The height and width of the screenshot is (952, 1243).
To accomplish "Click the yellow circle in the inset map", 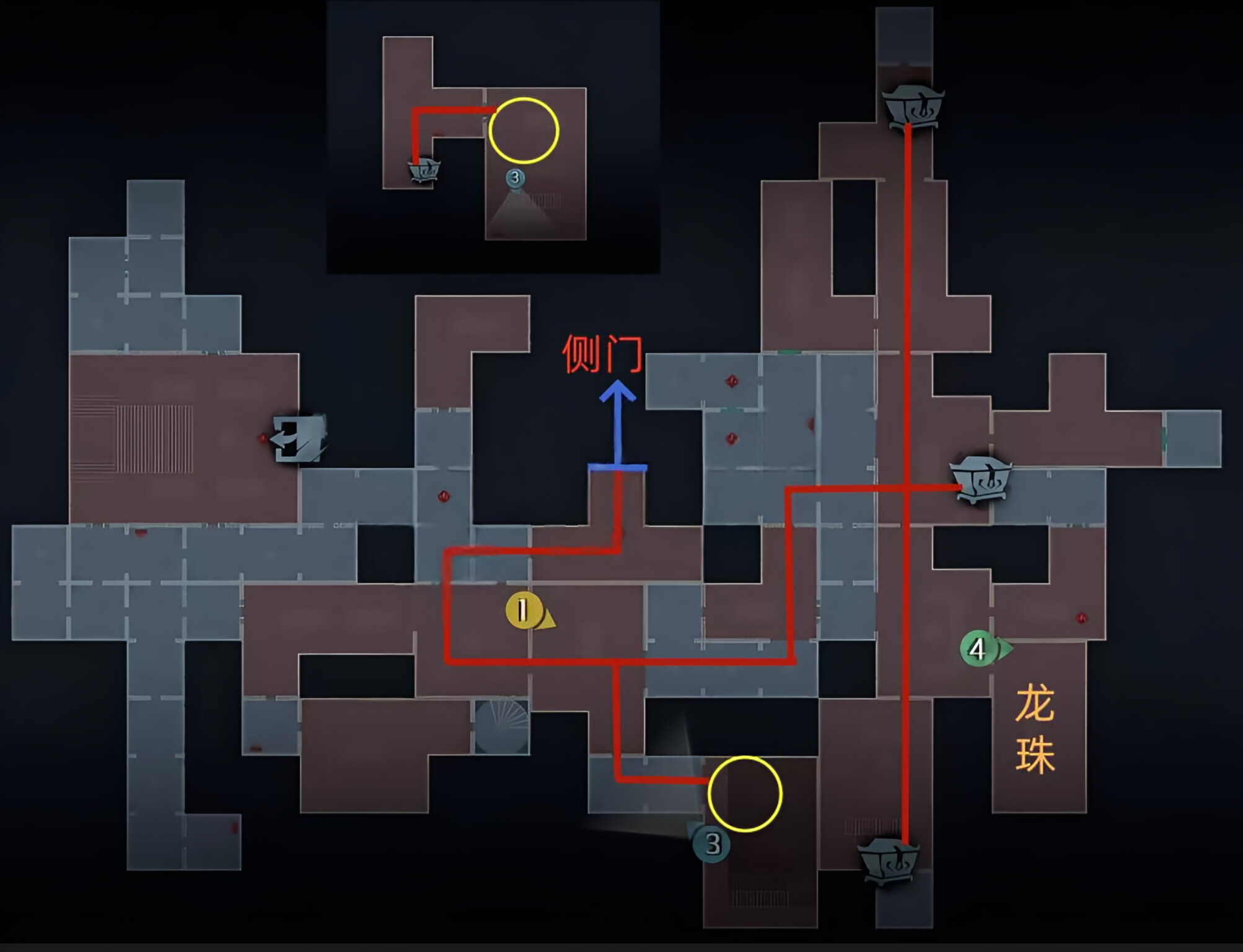I will pos(524,131).
